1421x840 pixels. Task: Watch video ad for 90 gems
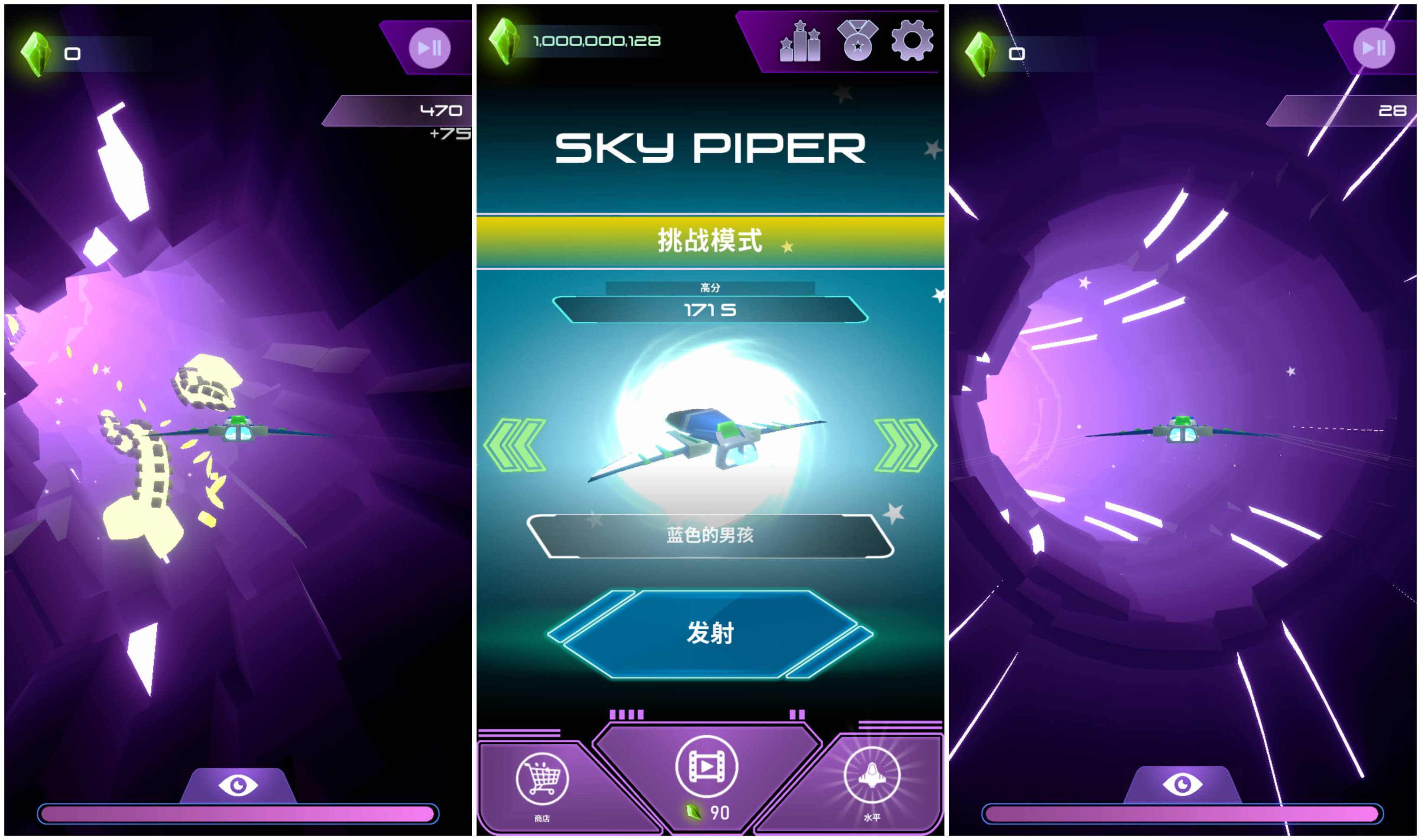coord(706,768)
